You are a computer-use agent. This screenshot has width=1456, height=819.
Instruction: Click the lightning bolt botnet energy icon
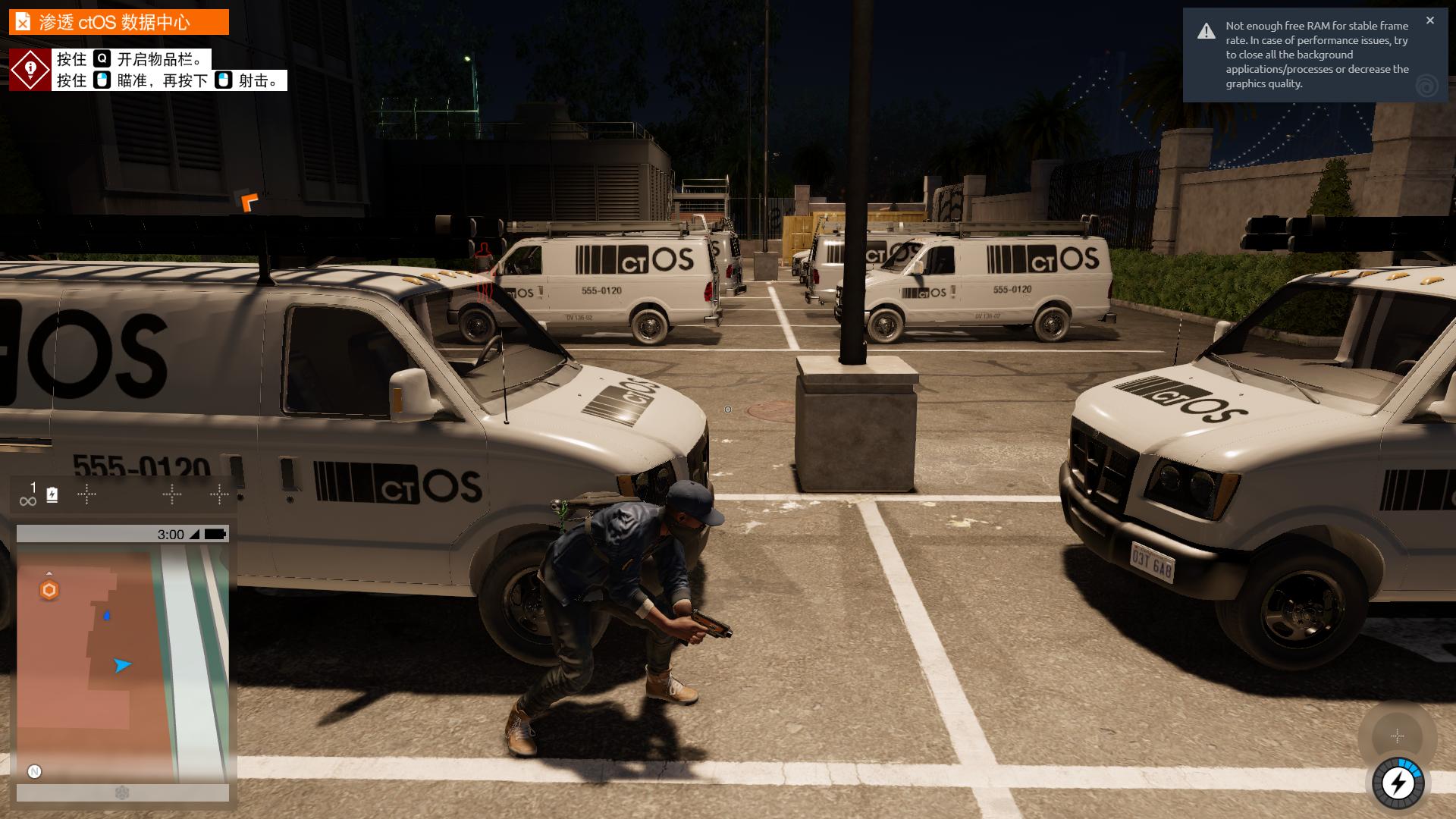coord(1398,783)
